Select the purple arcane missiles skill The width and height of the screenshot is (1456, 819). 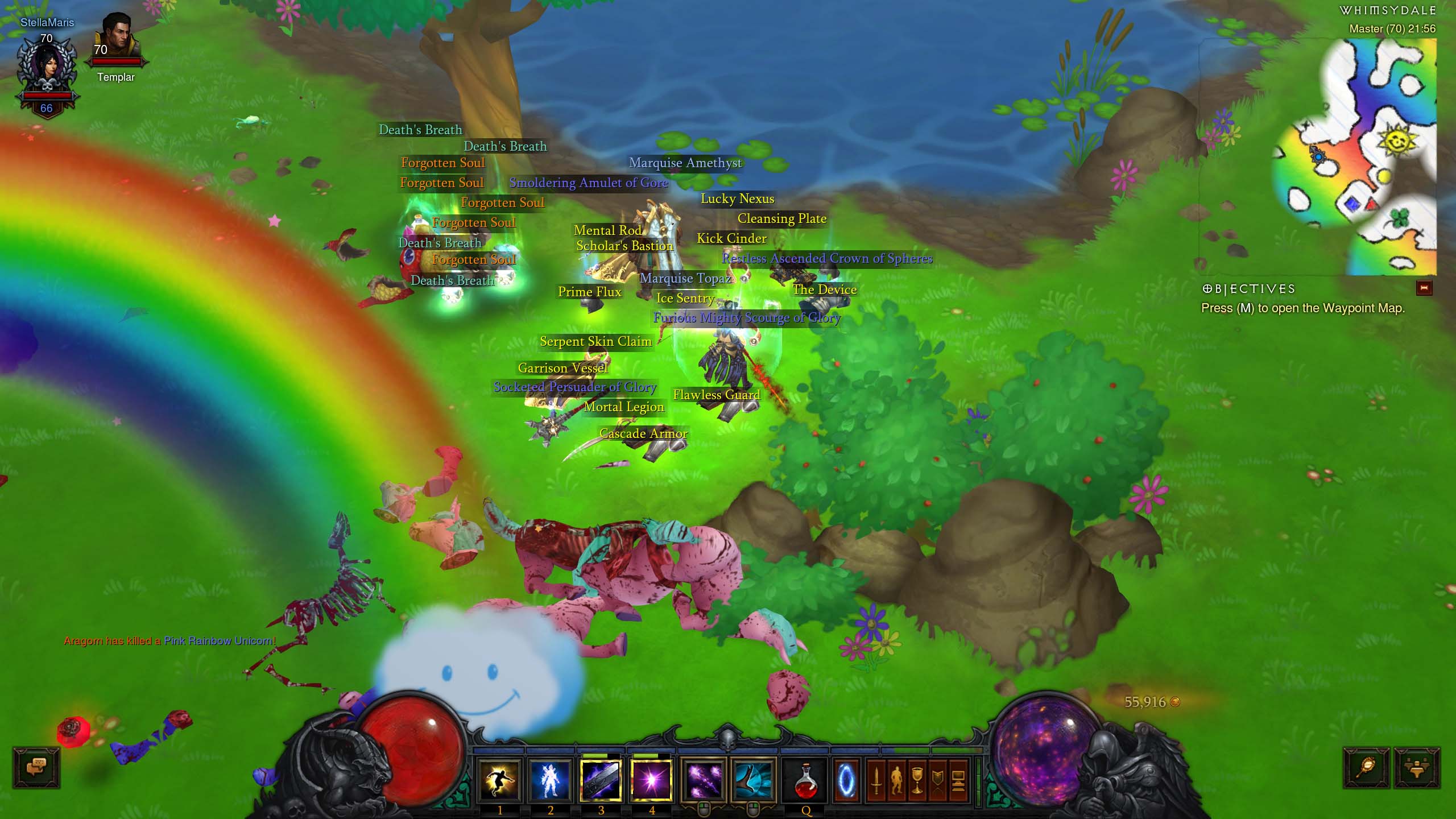pyautogui.click(x=704, y=780)
